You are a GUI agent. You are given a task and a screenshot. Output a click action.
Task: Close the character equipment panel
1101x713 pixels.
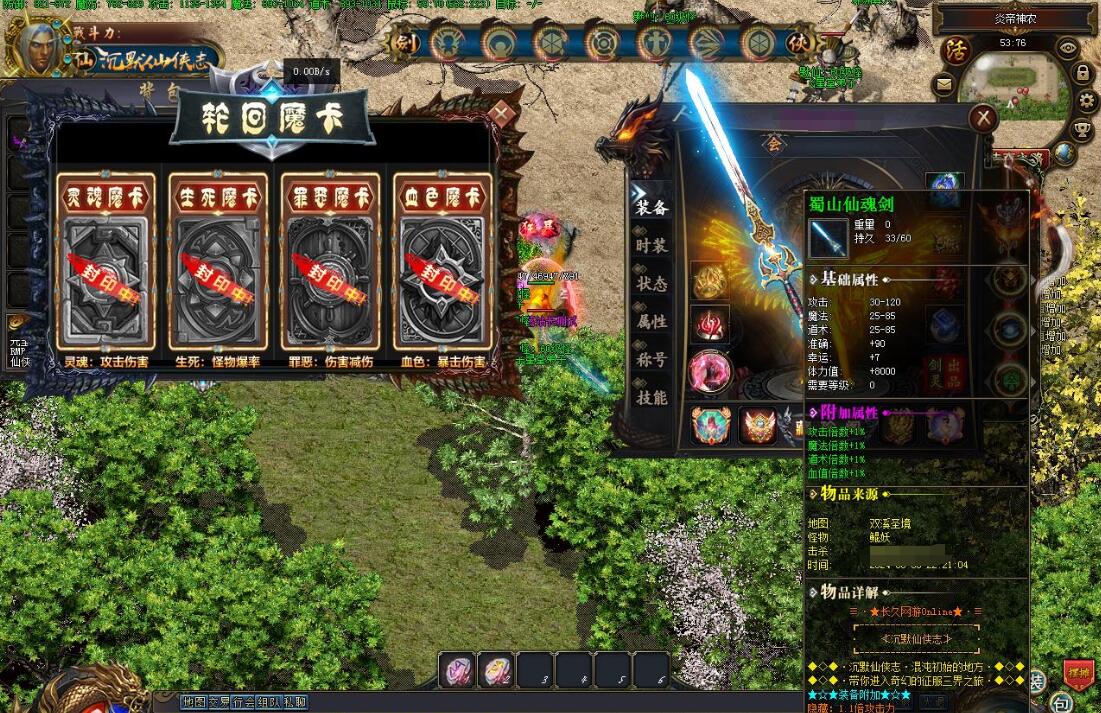coord(984,119)
